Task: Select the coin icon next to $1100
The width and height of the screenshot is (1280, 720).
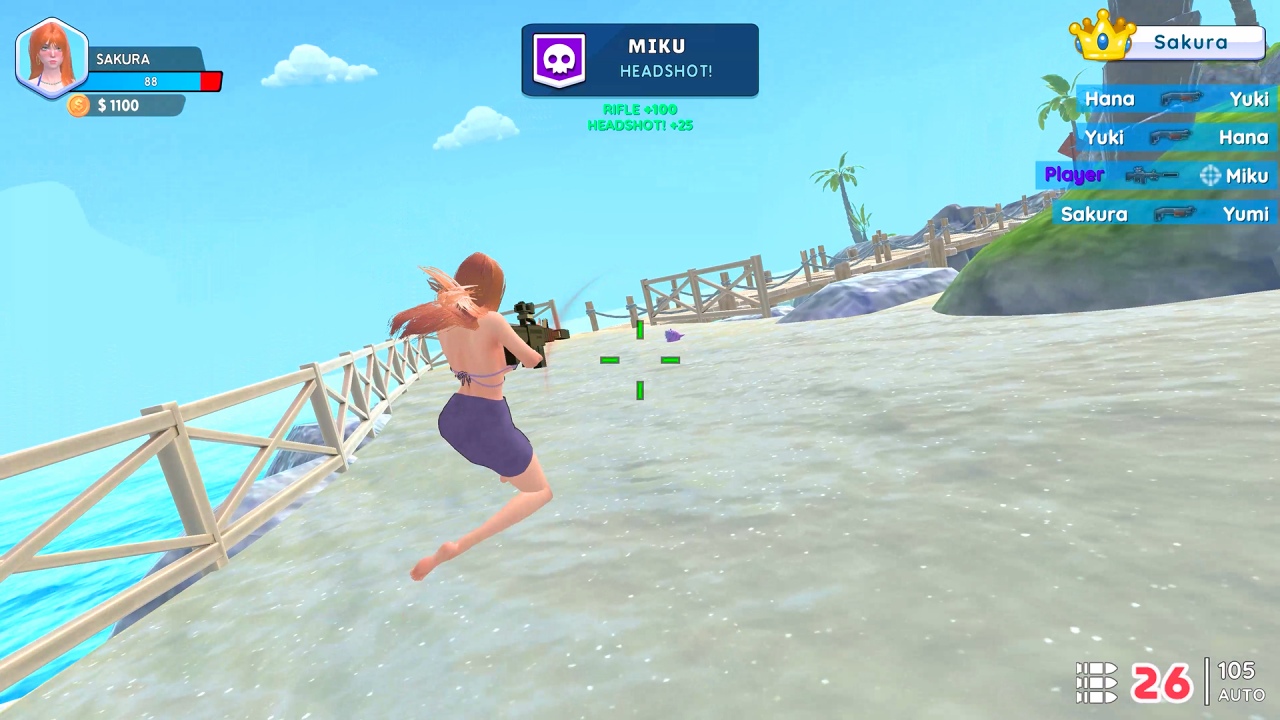Action: (x=78, y=105)
